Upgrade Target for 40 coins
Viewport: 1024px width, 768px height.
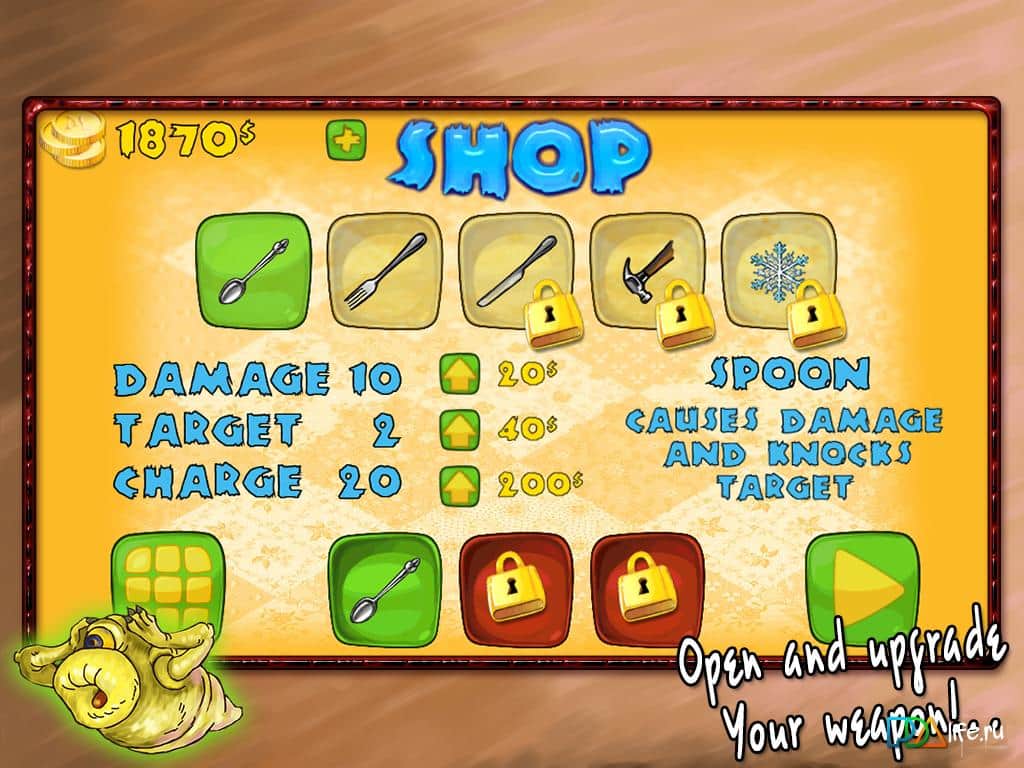(454, 429)
